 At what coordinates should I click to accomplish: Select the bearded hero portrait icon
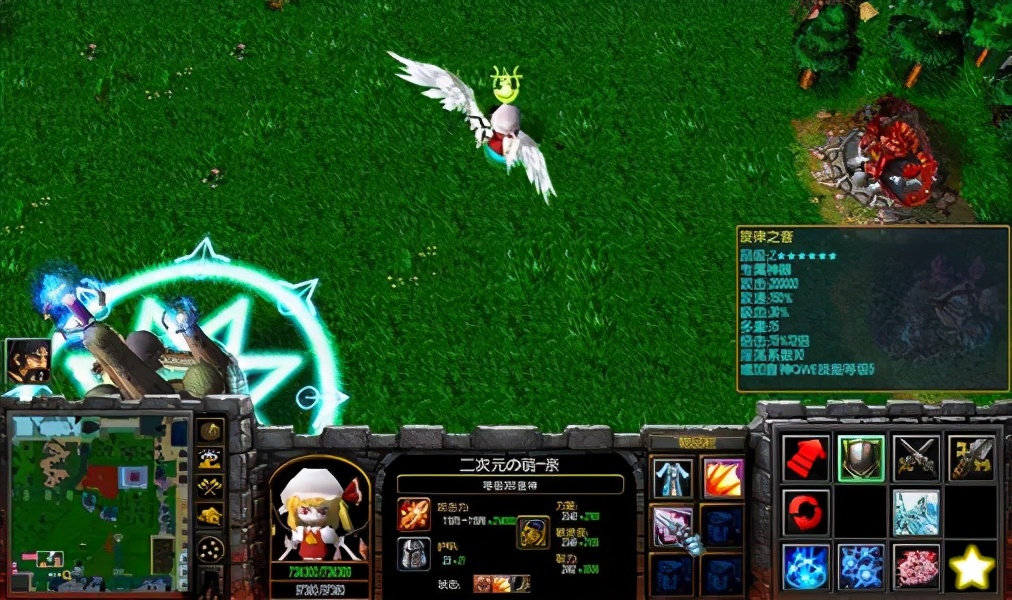(27, 360)
